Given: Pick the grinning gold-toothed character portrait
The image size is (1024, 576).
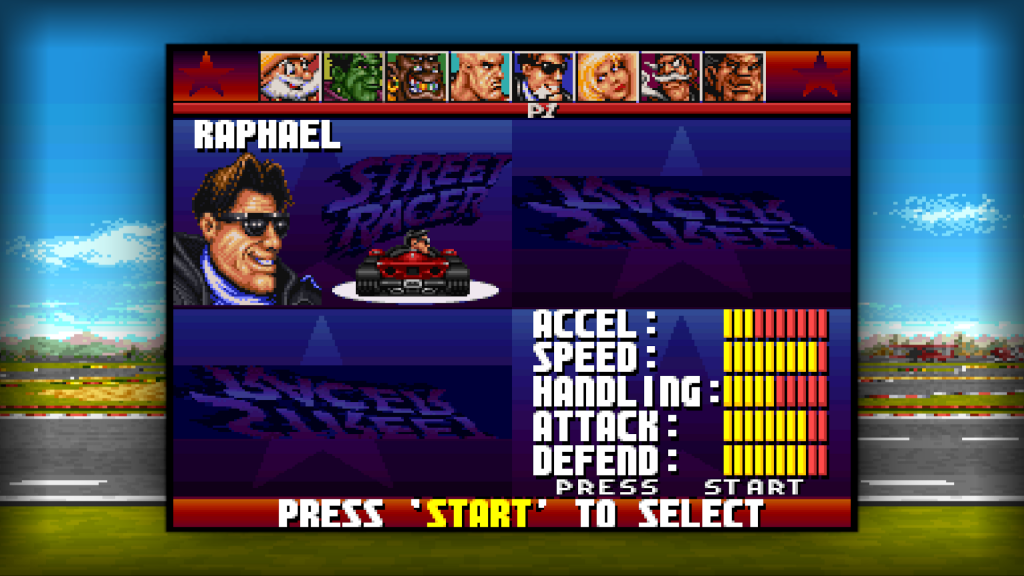Looking at the screenshot, I should [417, 76].
